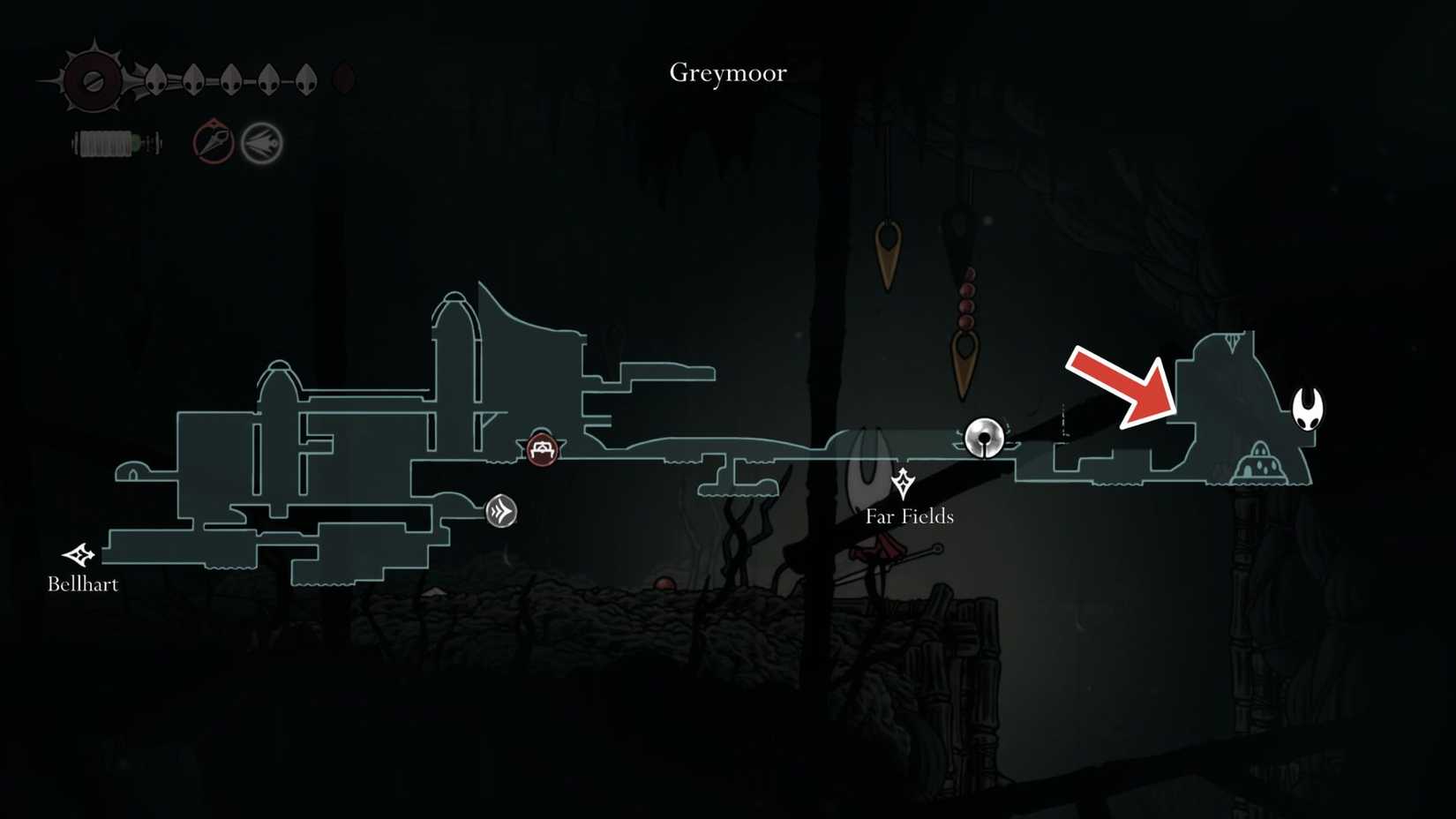The image size is (1456, 819).
Task: Click the flea mound icon beneath the arrow
Action: 1260,460
